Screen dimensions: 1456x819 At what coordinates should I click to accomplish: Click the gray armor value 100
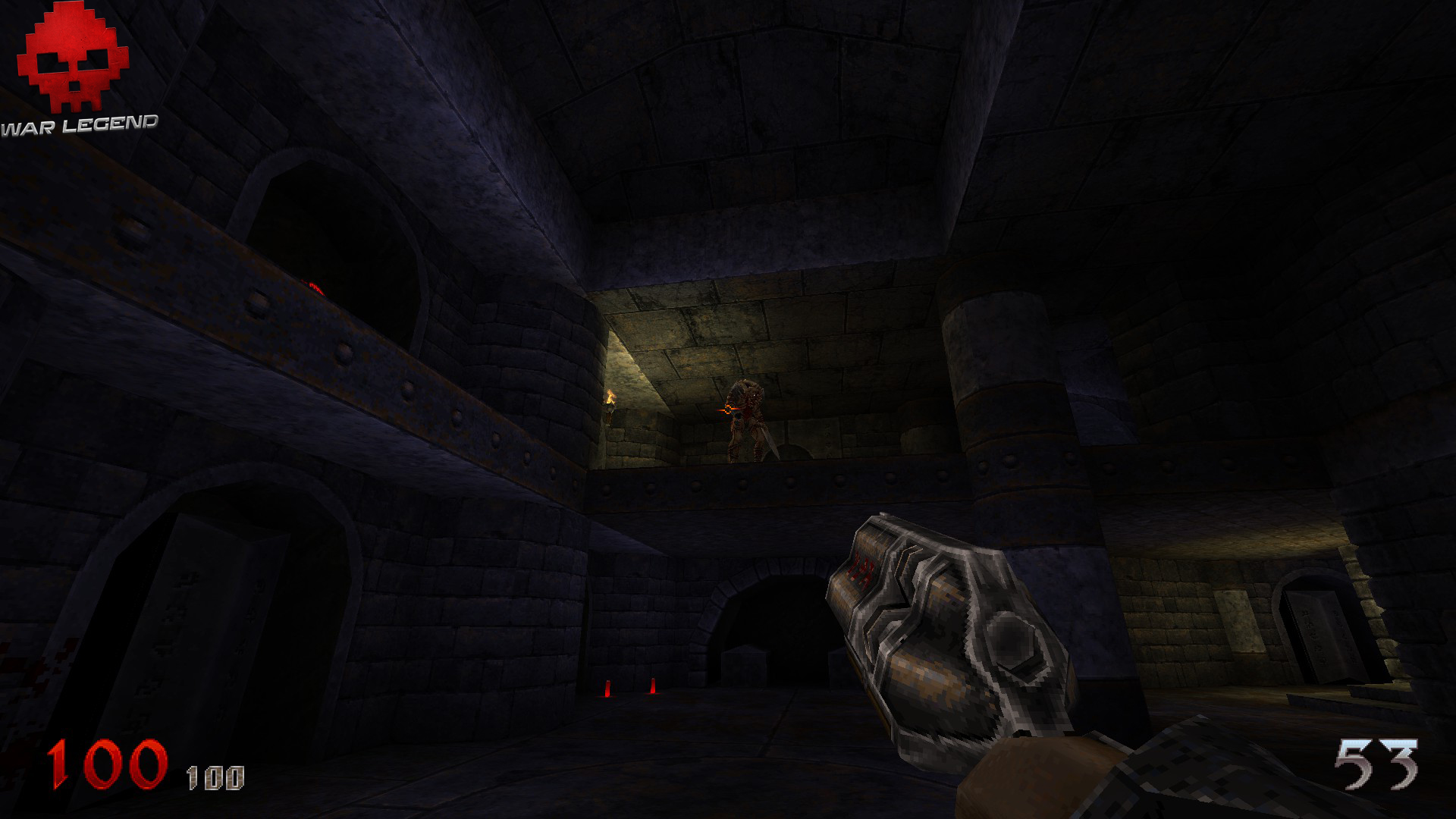point(215,775)
